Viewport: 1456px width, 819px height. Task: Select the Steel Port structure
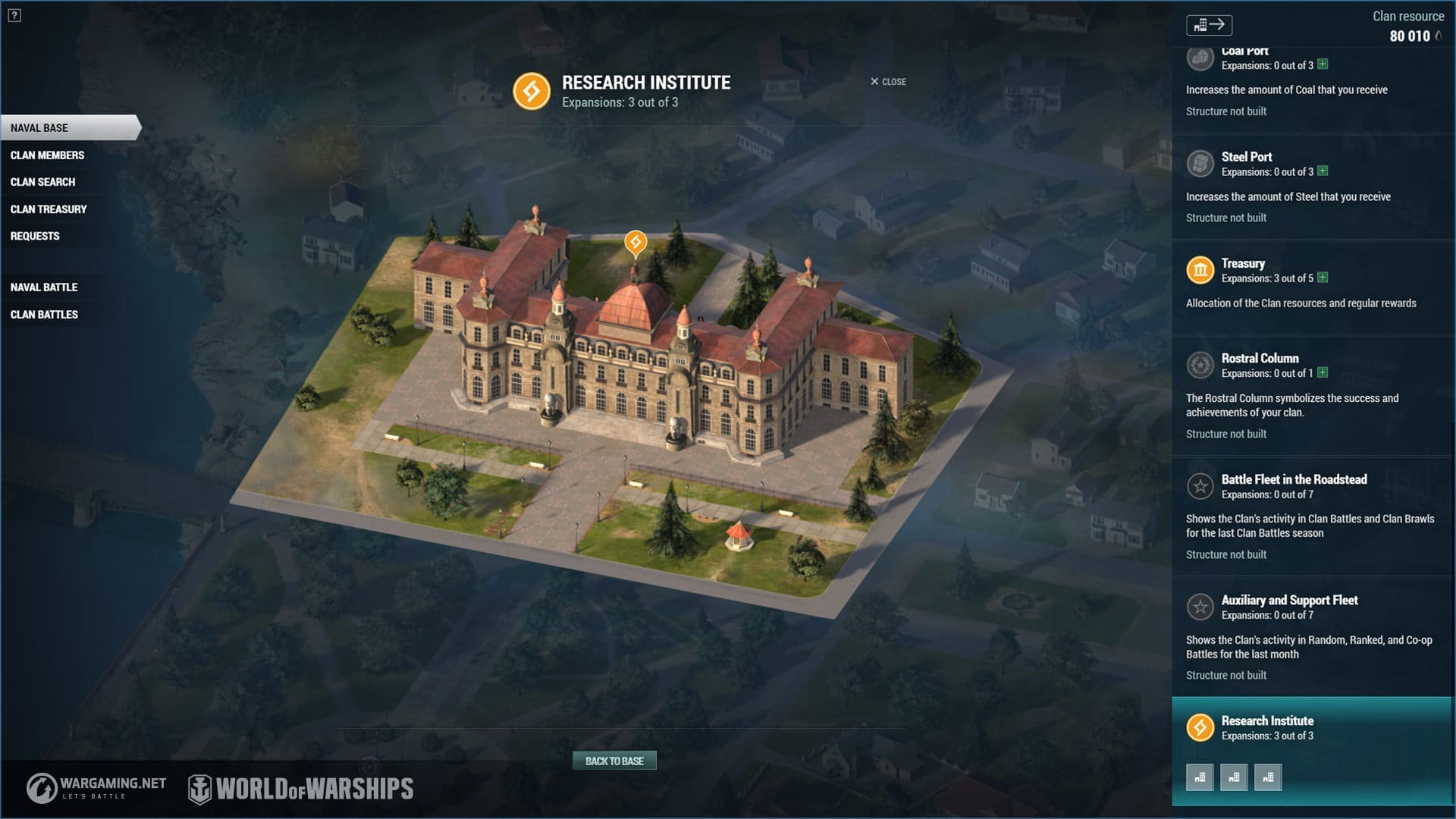click(1246, 157)
